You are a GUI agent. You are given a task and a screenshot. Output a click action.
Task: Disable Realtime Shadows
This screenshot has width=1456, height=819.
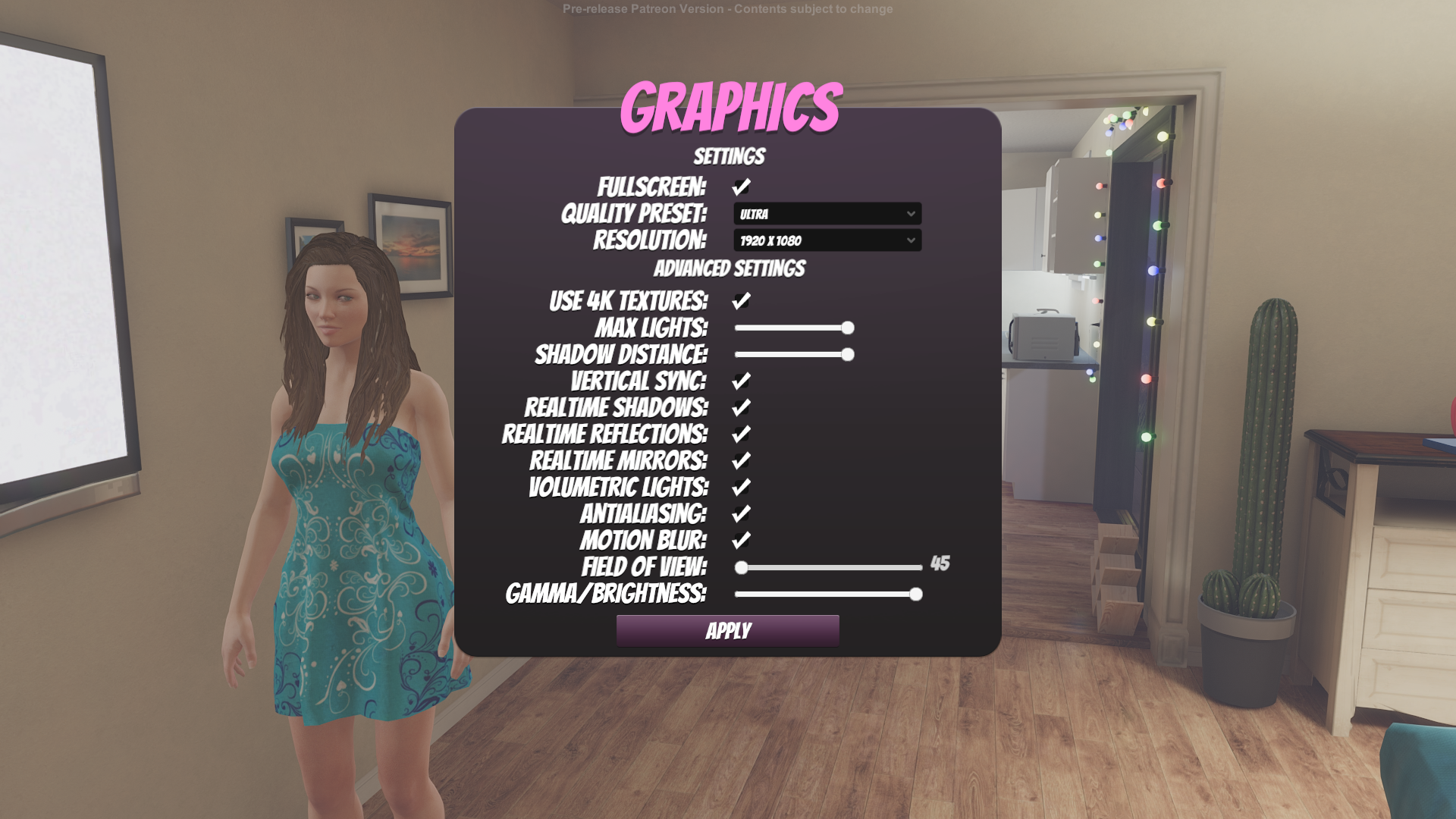[741, 407]
